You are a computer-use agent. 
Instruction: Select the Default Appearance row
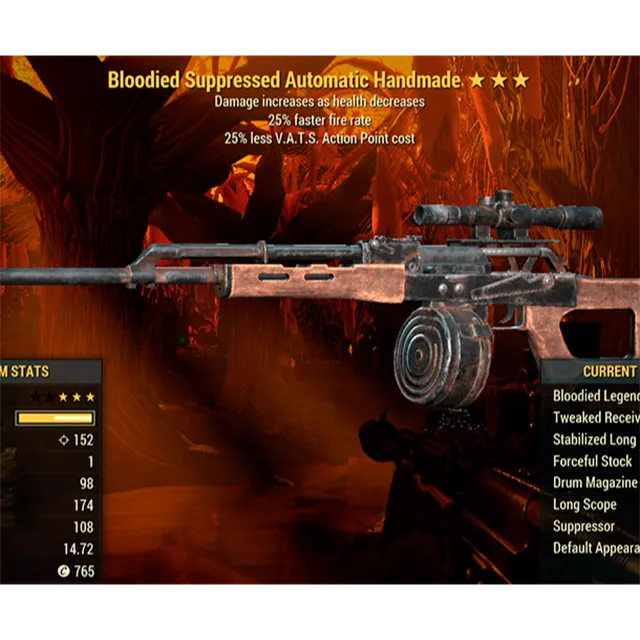[595, 548]
